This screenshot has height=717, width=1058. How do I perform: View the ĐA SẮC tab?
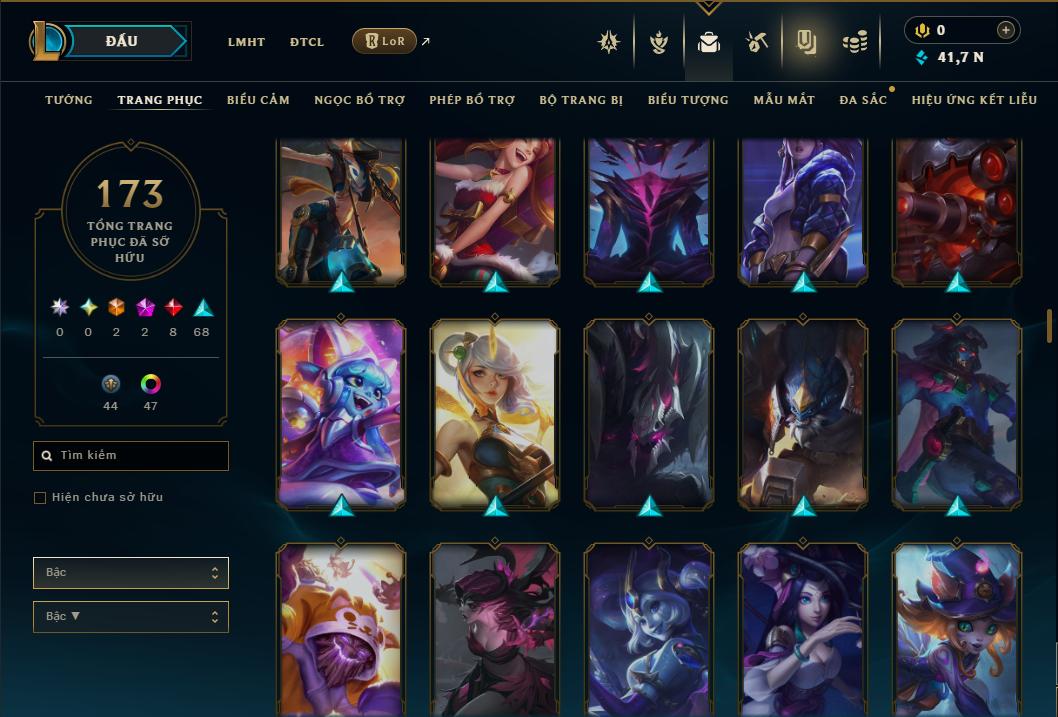pos(863,100)
